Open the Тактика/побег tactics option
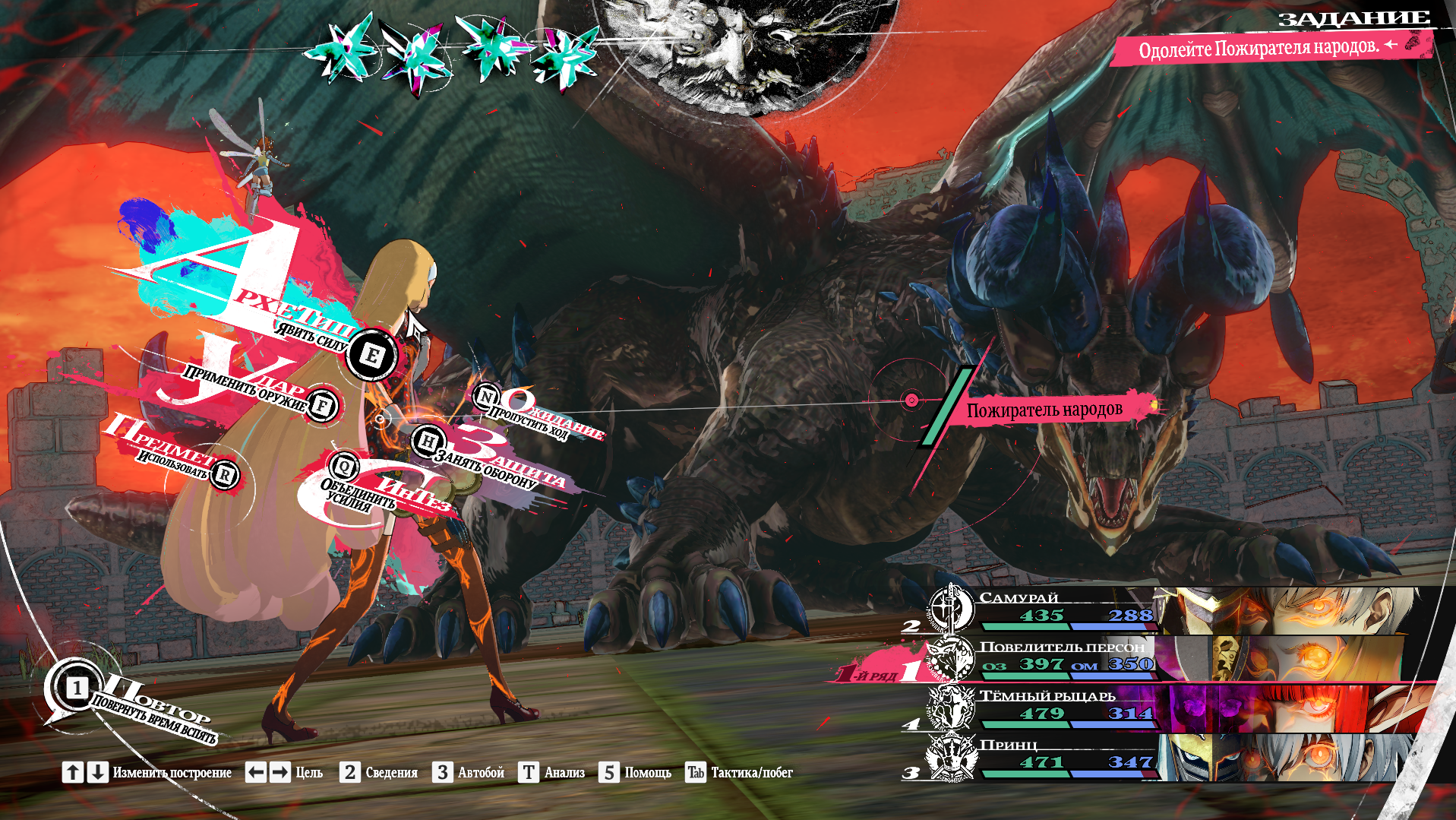This screenshot has height=820, width=1456. tap(738, 773)
